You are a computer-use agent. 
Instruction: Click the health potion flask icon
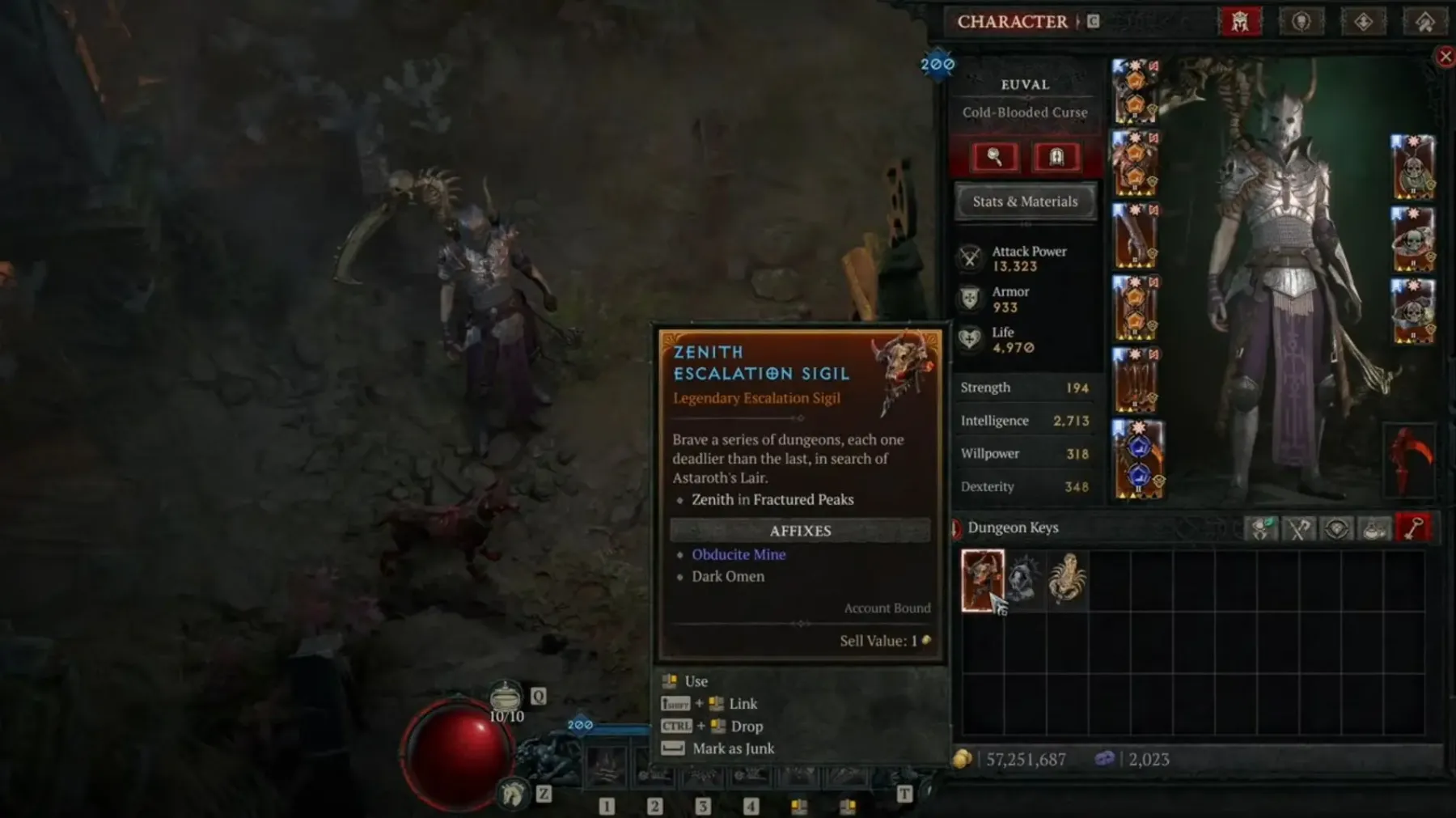point(506,696)
